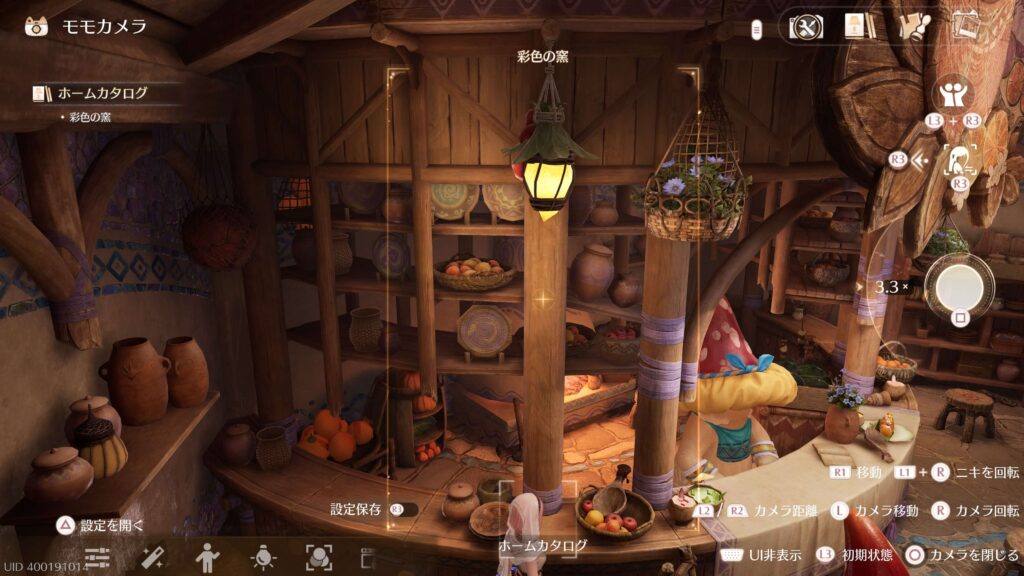Switch to the character pose tab
Screen dimensions: 1024x576
click(x=207, y=558)
